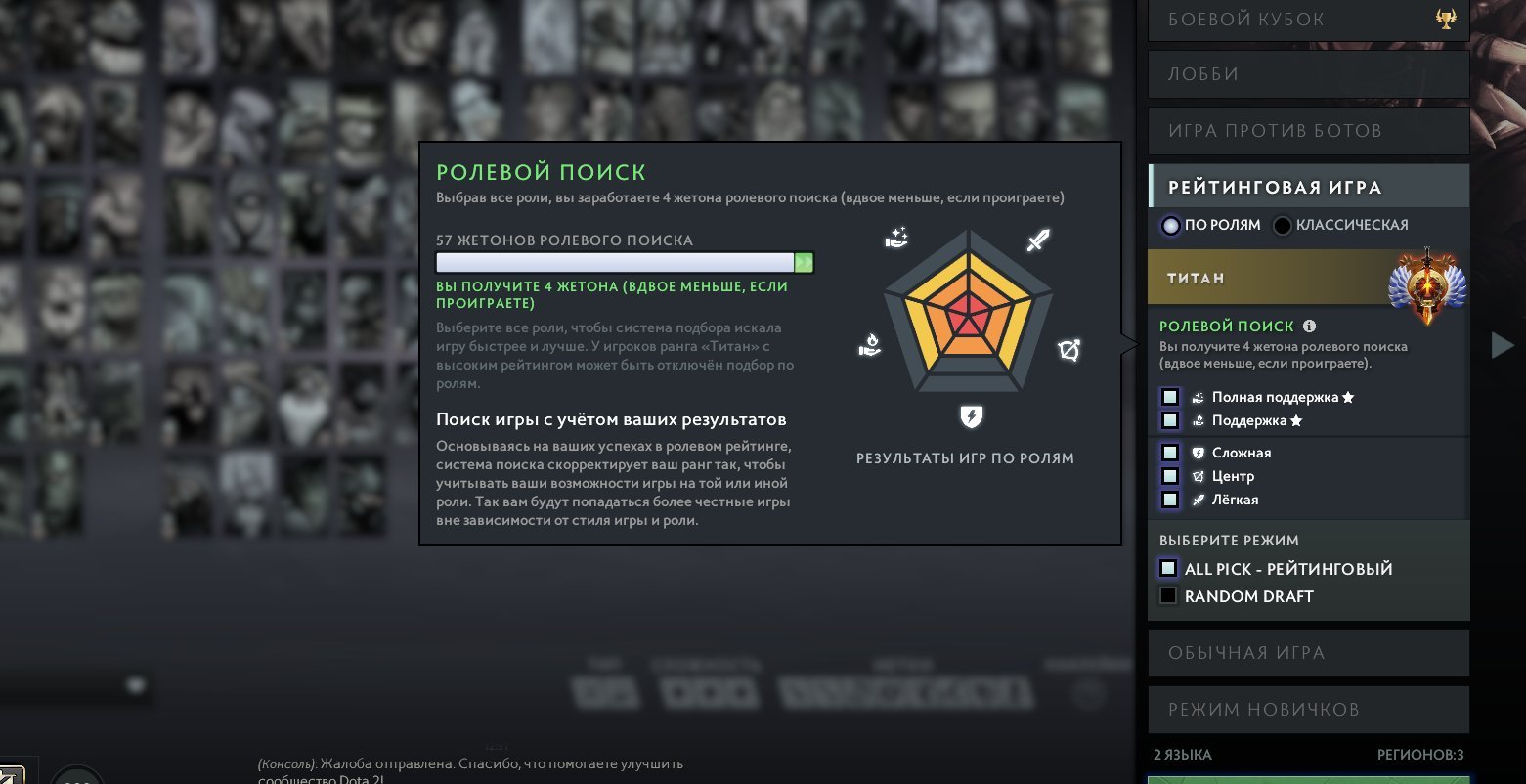Screen dimensions: 1526x784
Task: Click the Titan rank medal icon
Action: pos(1427,283)
